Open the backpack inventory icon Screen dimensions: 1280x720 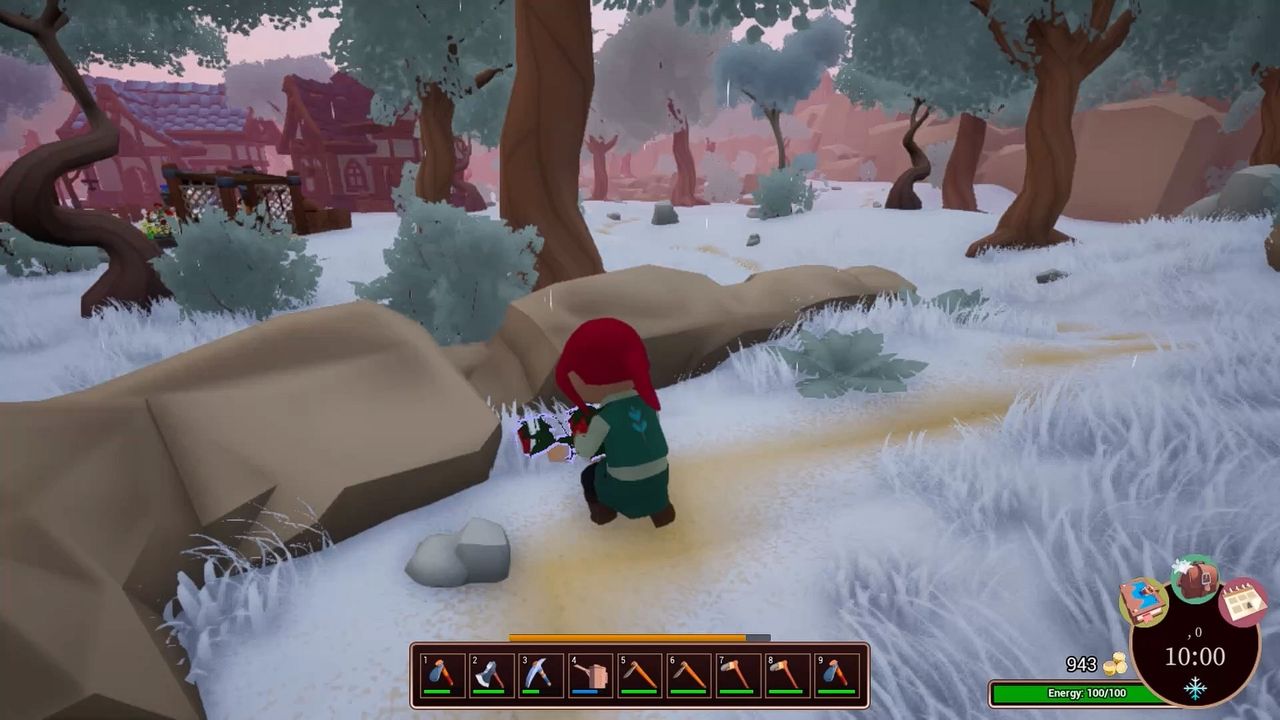1198,584
